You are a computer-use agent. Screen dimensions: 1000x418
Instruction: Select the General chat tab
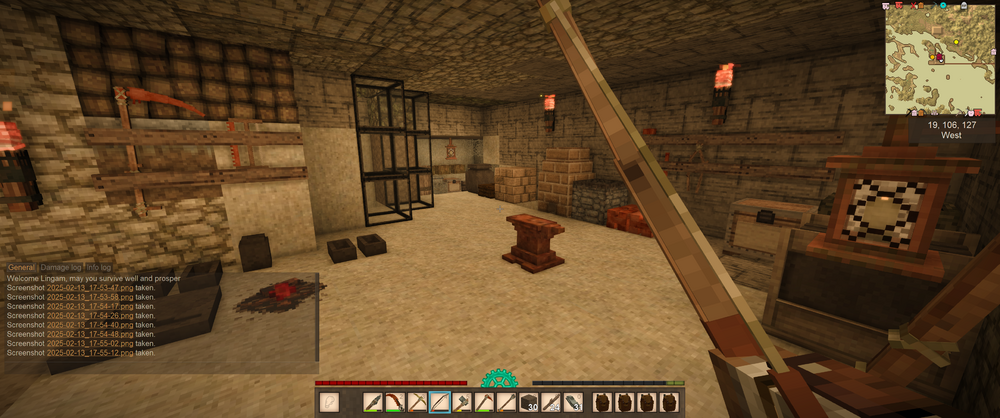(x=21, y=268)
